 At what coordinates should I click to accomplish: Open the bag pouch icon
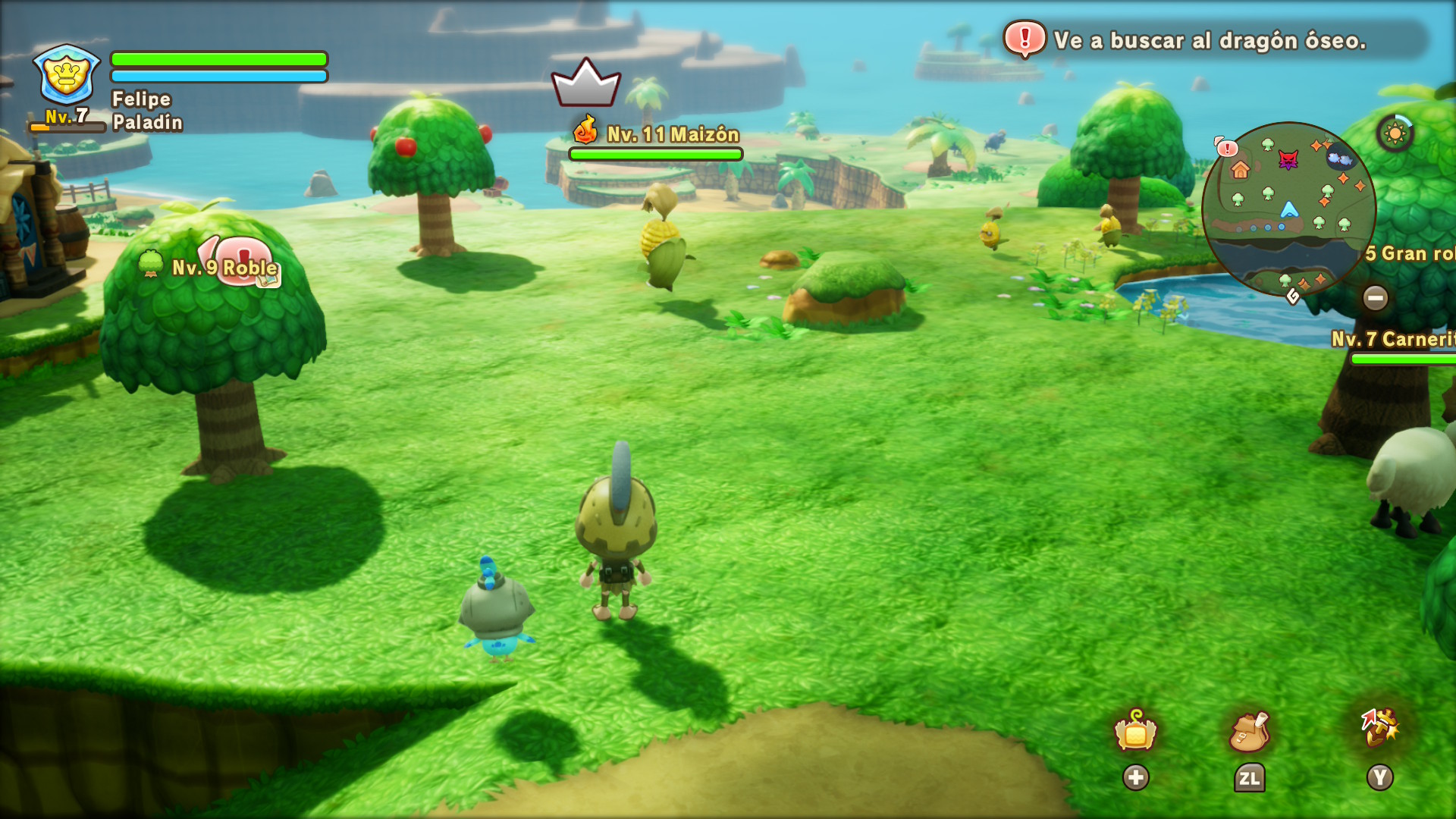1249,732
